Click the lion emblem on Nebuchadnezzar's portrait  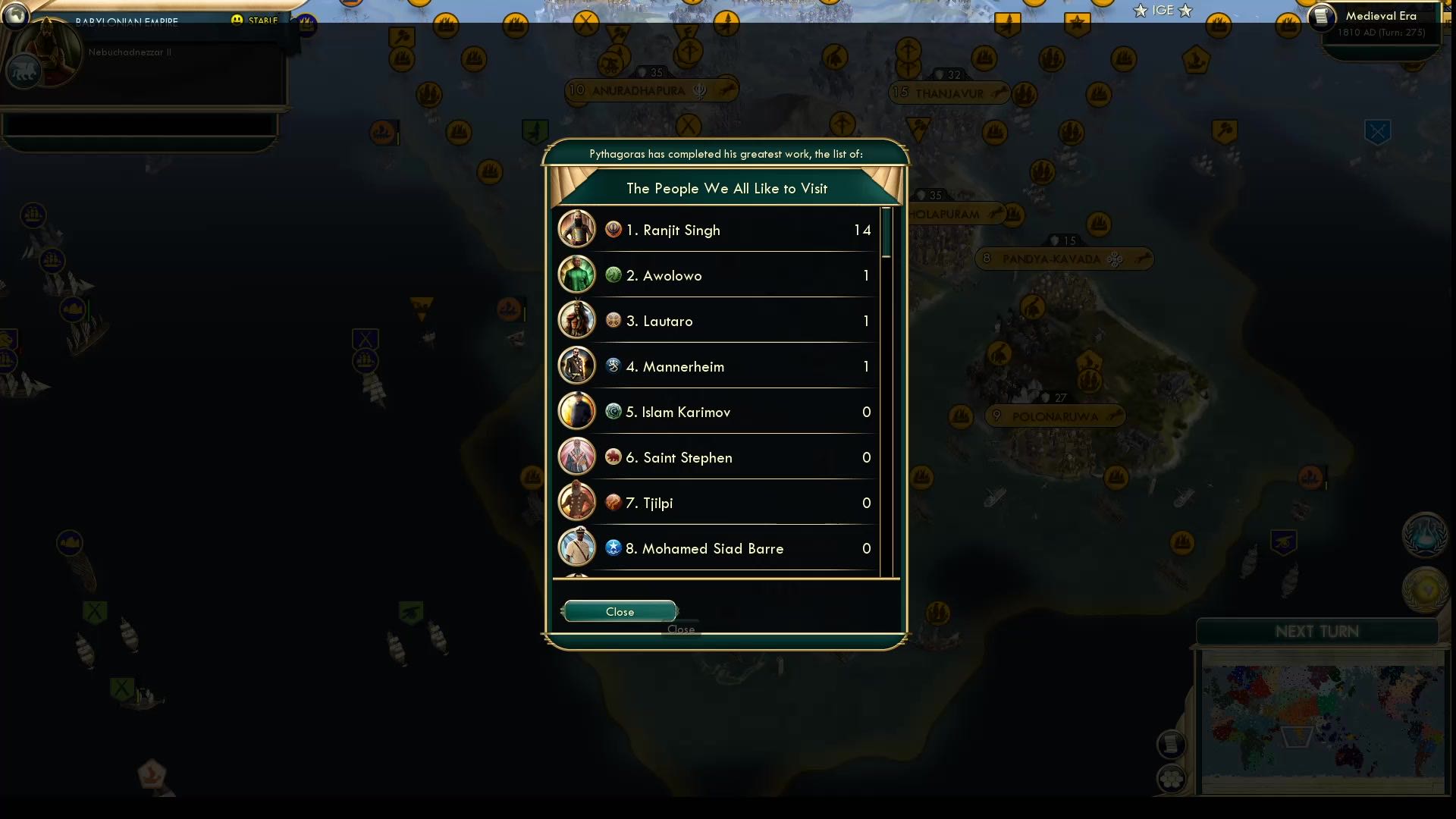(24, 71)
